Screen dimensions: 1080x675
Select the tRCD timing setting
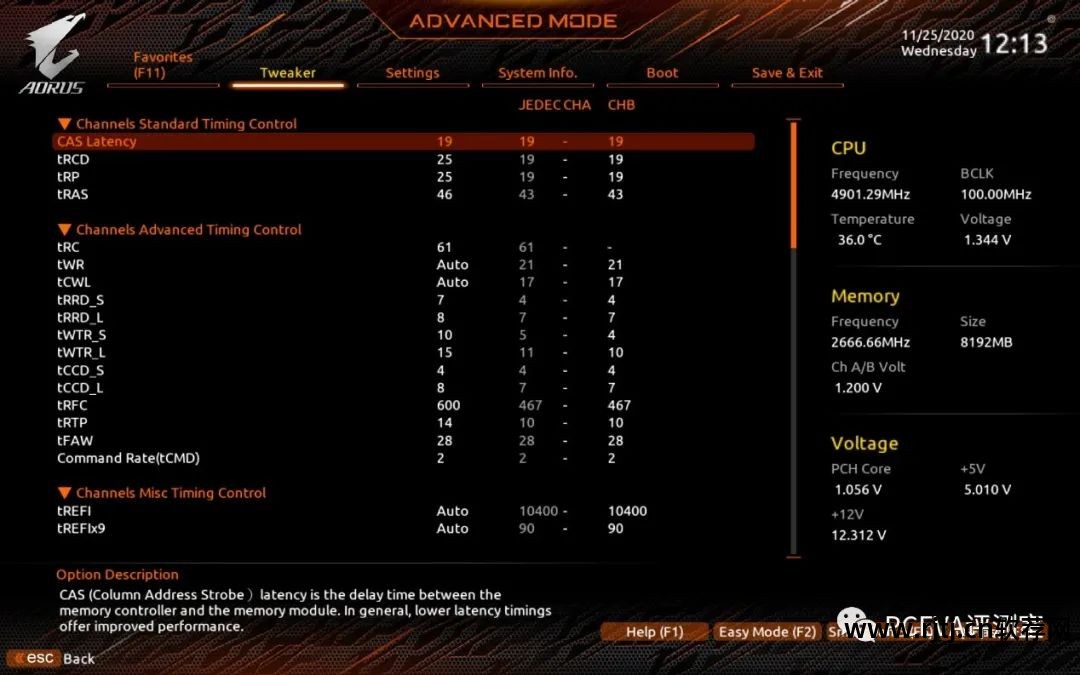73,159
